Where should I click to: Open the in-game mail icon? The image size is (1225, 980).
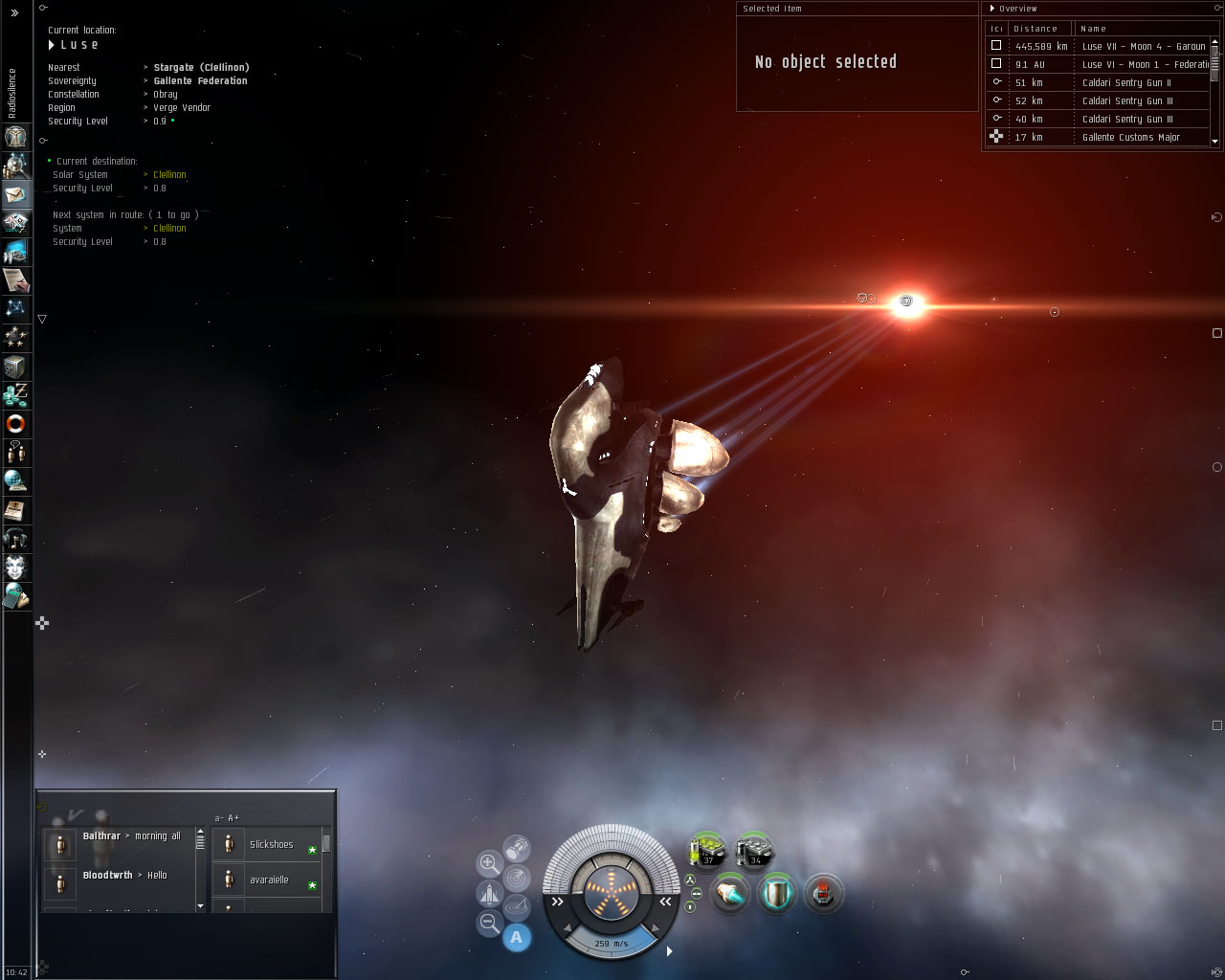(x=17, y=196)
